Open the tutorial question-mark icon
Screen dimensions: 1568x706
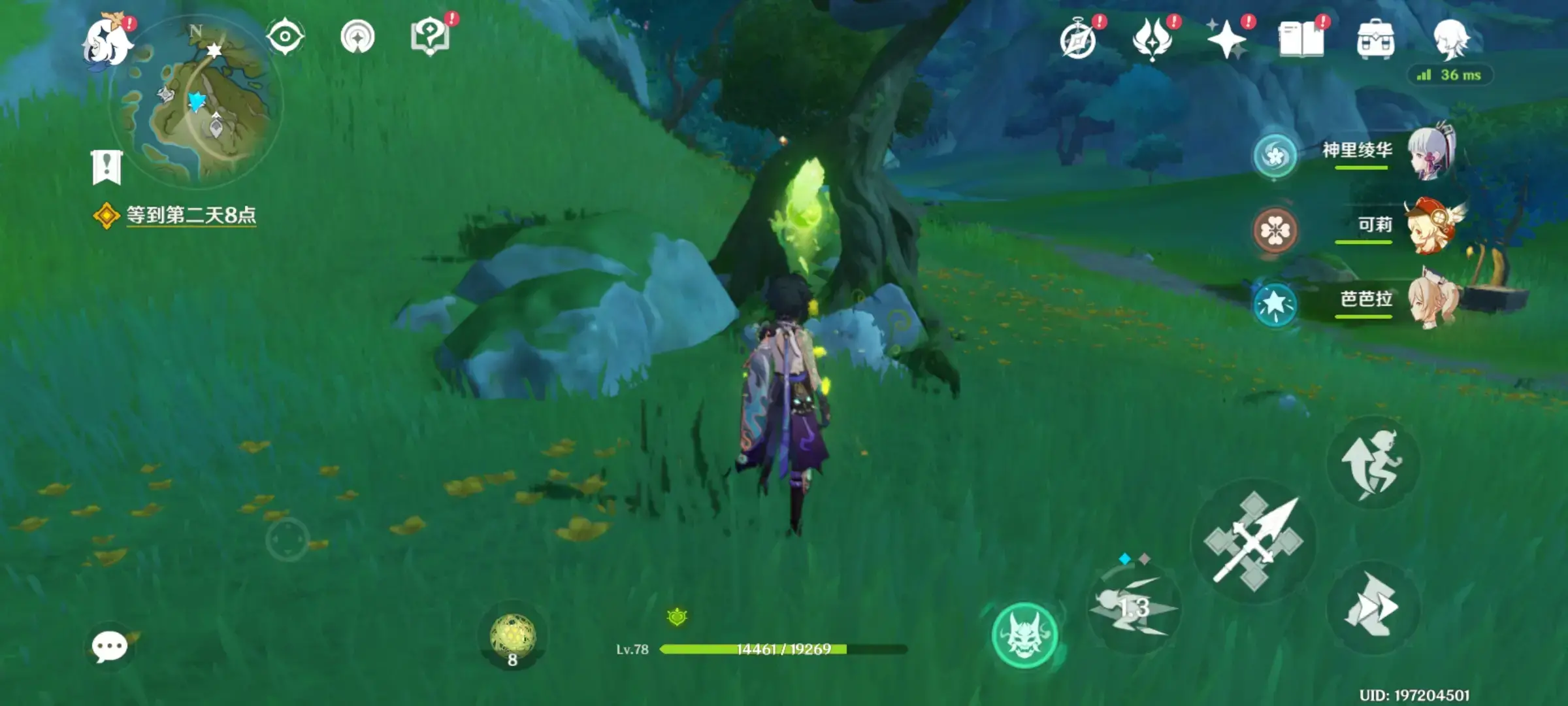pos(429,37)
